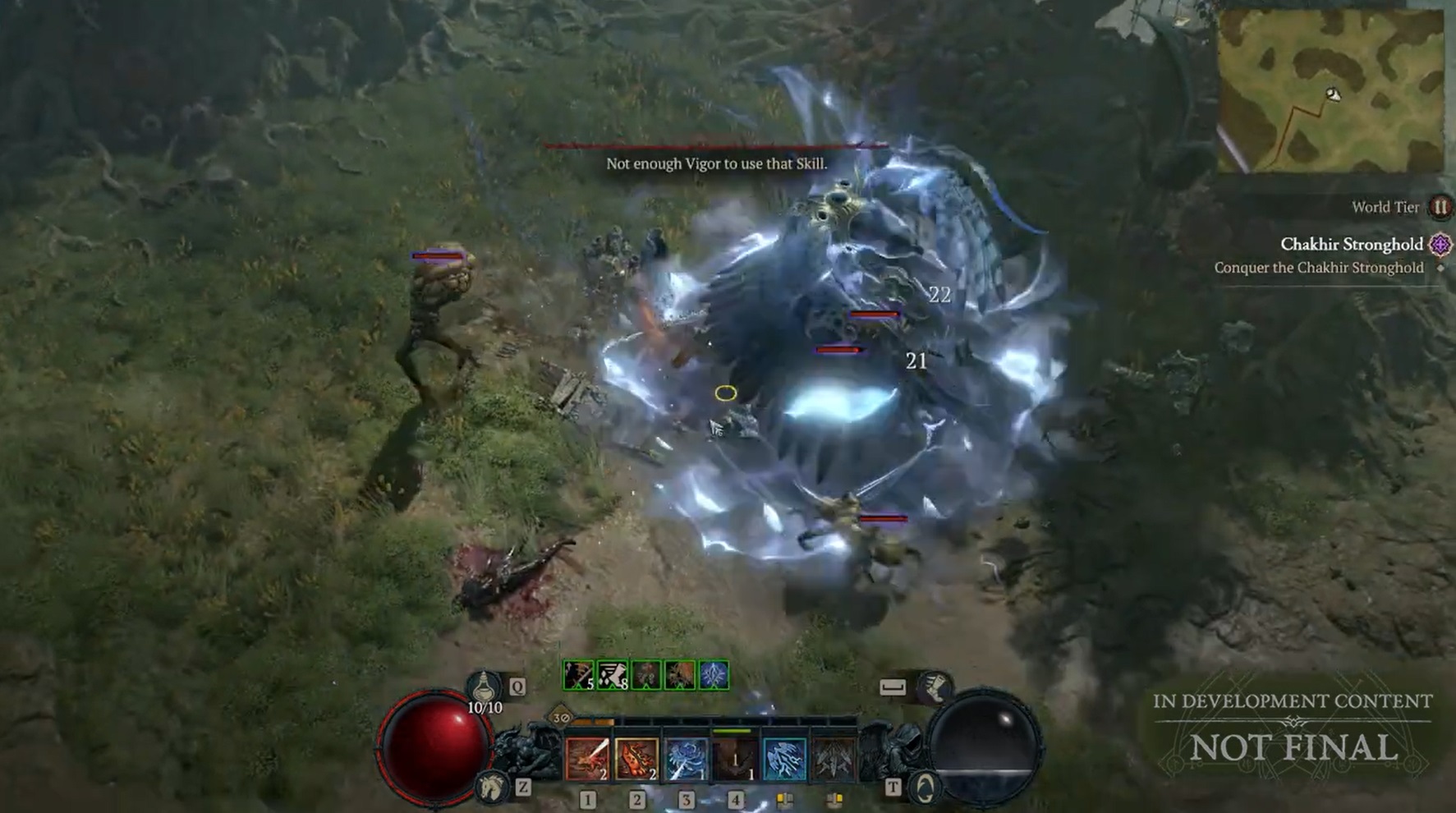The width and height of the screenshot is (1456, 813).
Task: Inspect the blue glowing rune buff icon
Action: [714, 676]
